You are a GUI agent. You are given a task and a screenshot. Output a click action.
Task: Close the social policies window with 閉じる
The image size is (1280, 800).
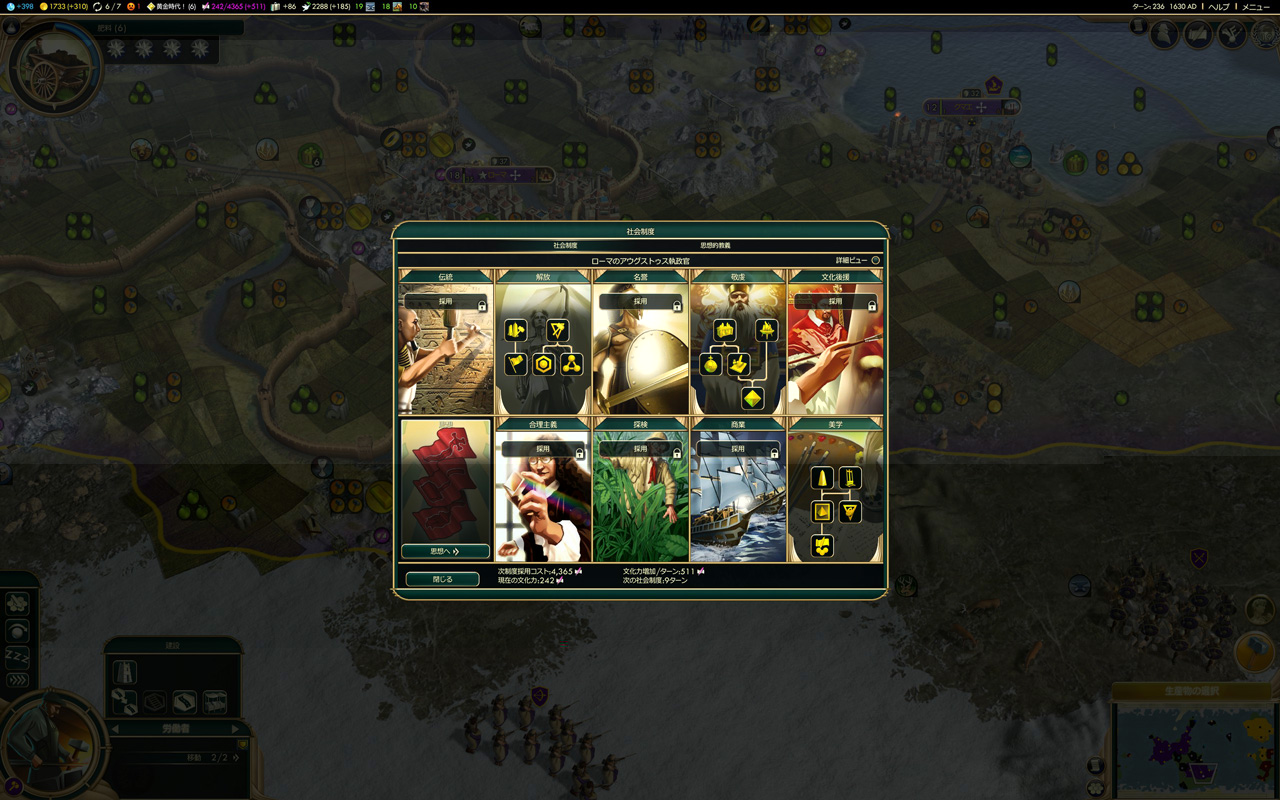pyautogui.click(x=442, y=579)
